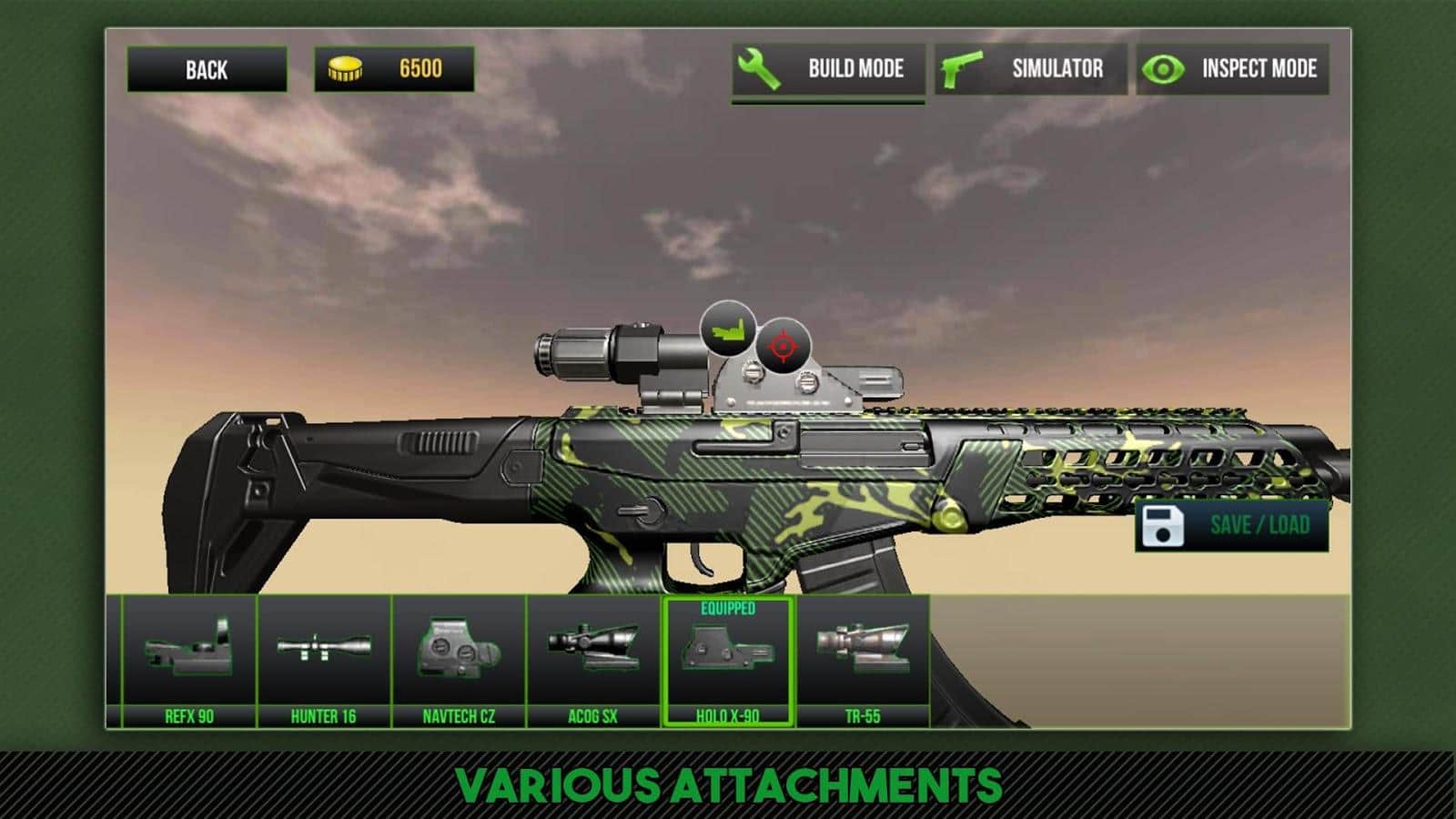Click the red crosshair reticle icon
The width and height of the screenshot is (1456, 819).
(783, 346)
